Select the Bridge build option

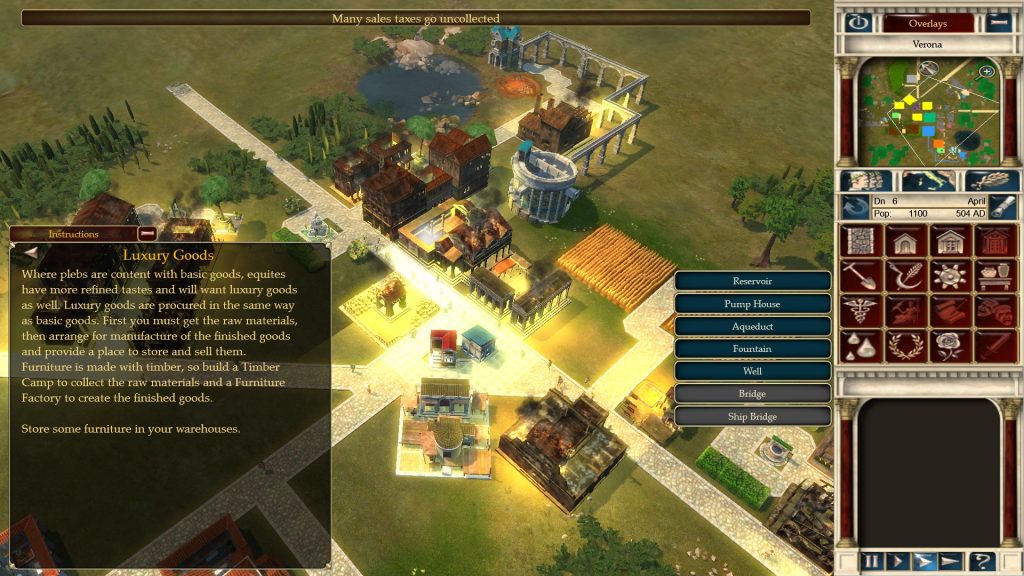(x=752, y=394)
